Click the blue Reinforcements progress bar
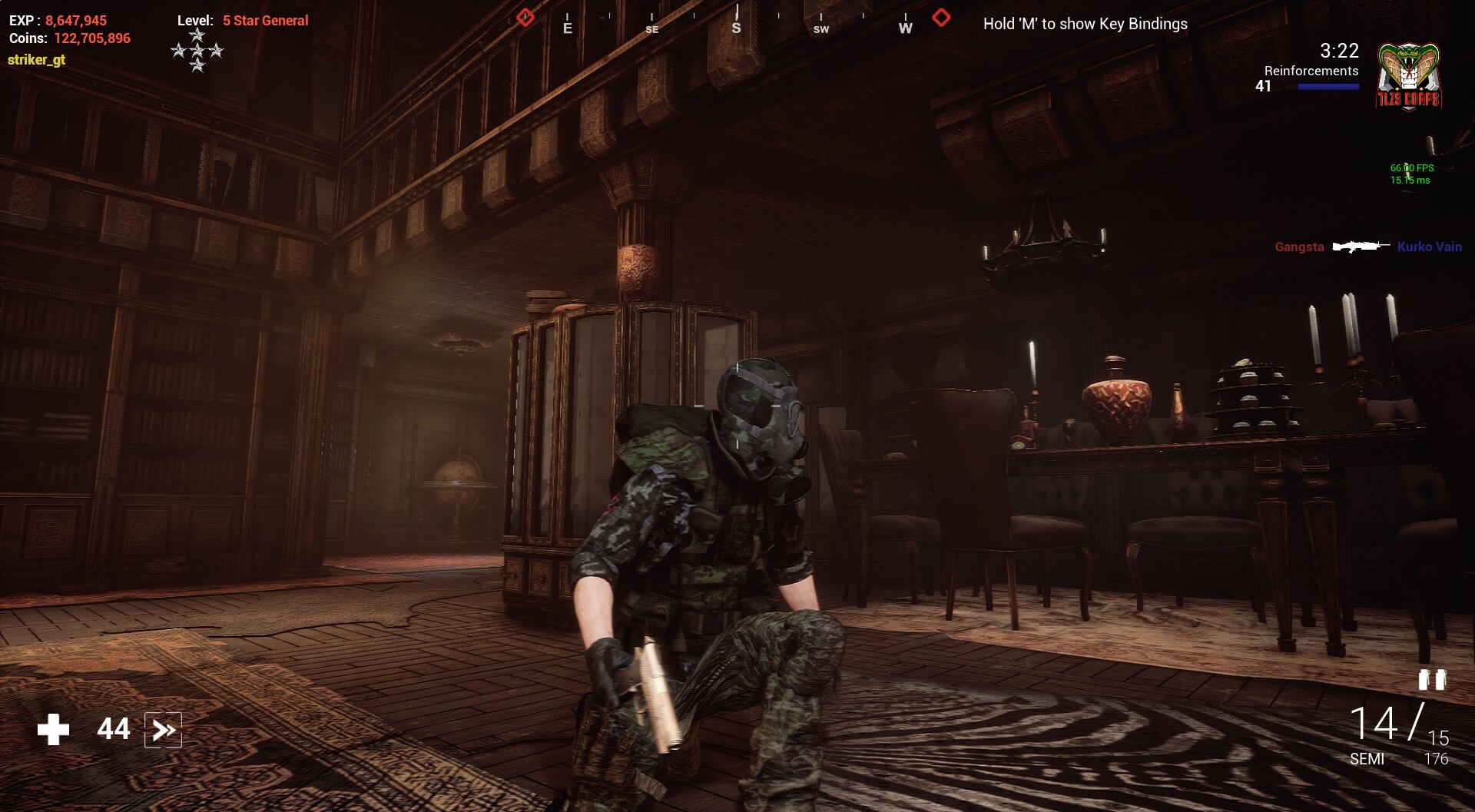 coord(1327,87)
